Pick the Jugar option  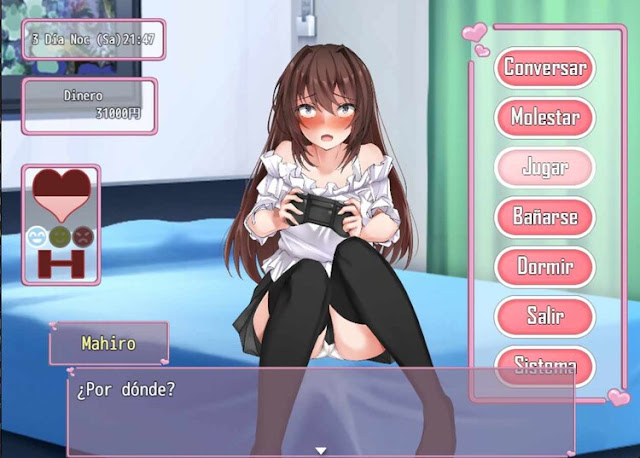[545, 167]
